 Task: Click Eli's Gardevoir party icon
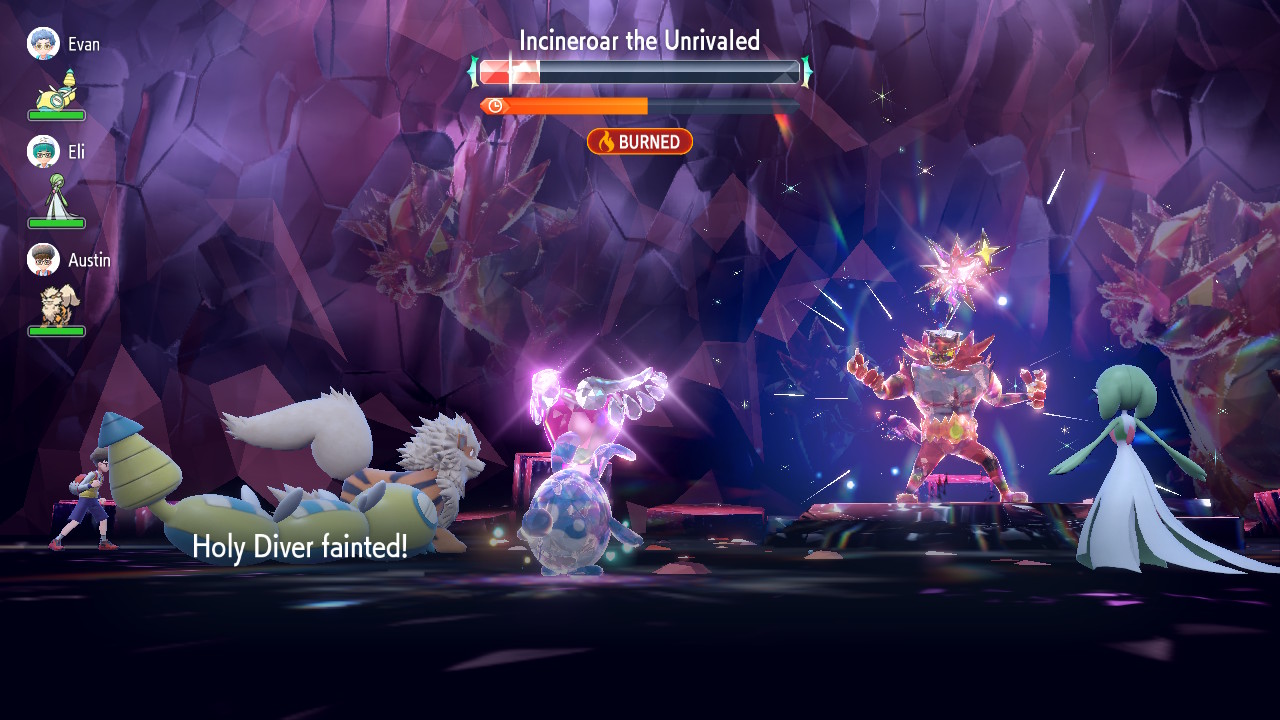tap(56, 197)
